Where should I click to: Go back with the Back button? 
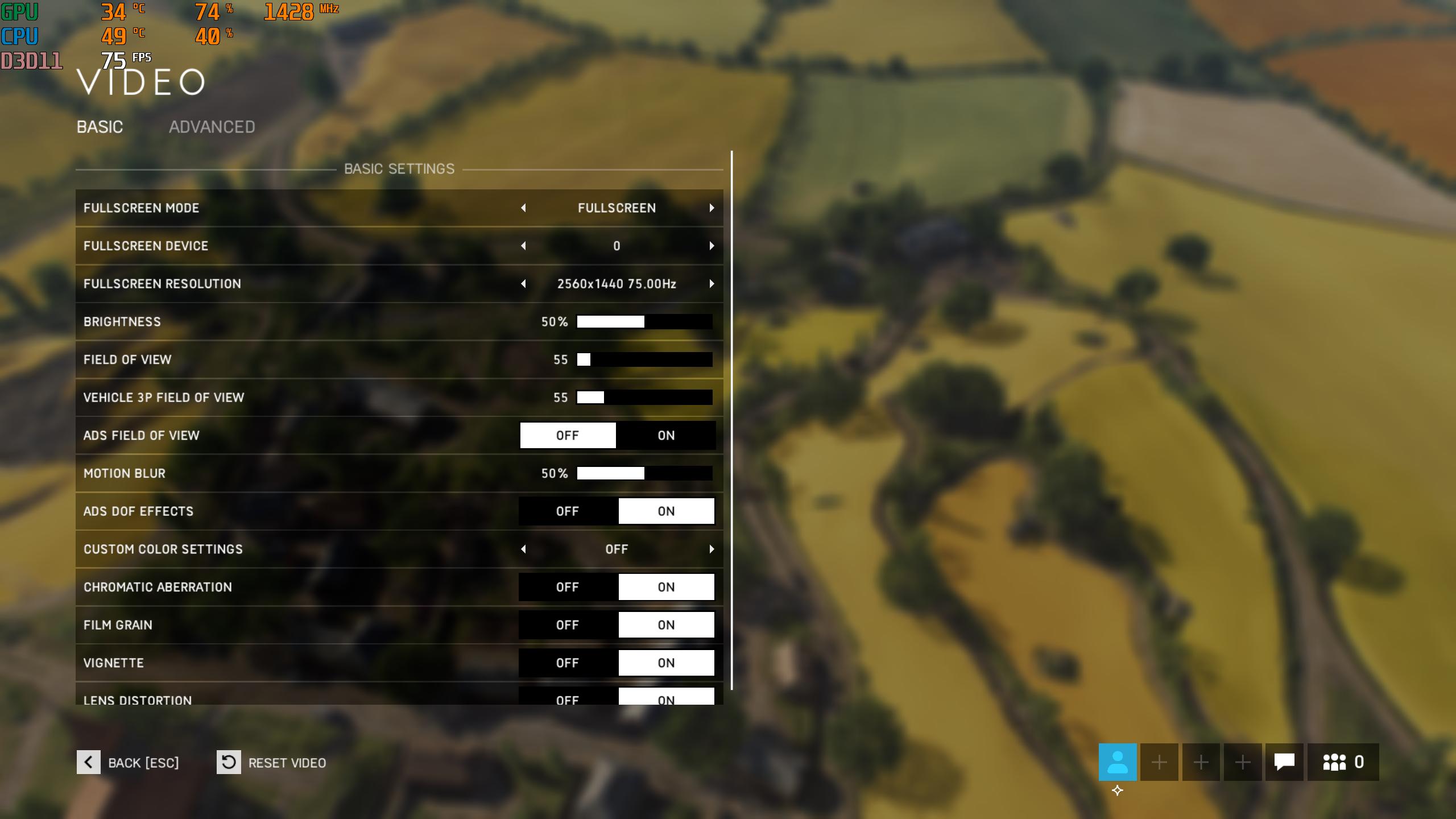128,763
